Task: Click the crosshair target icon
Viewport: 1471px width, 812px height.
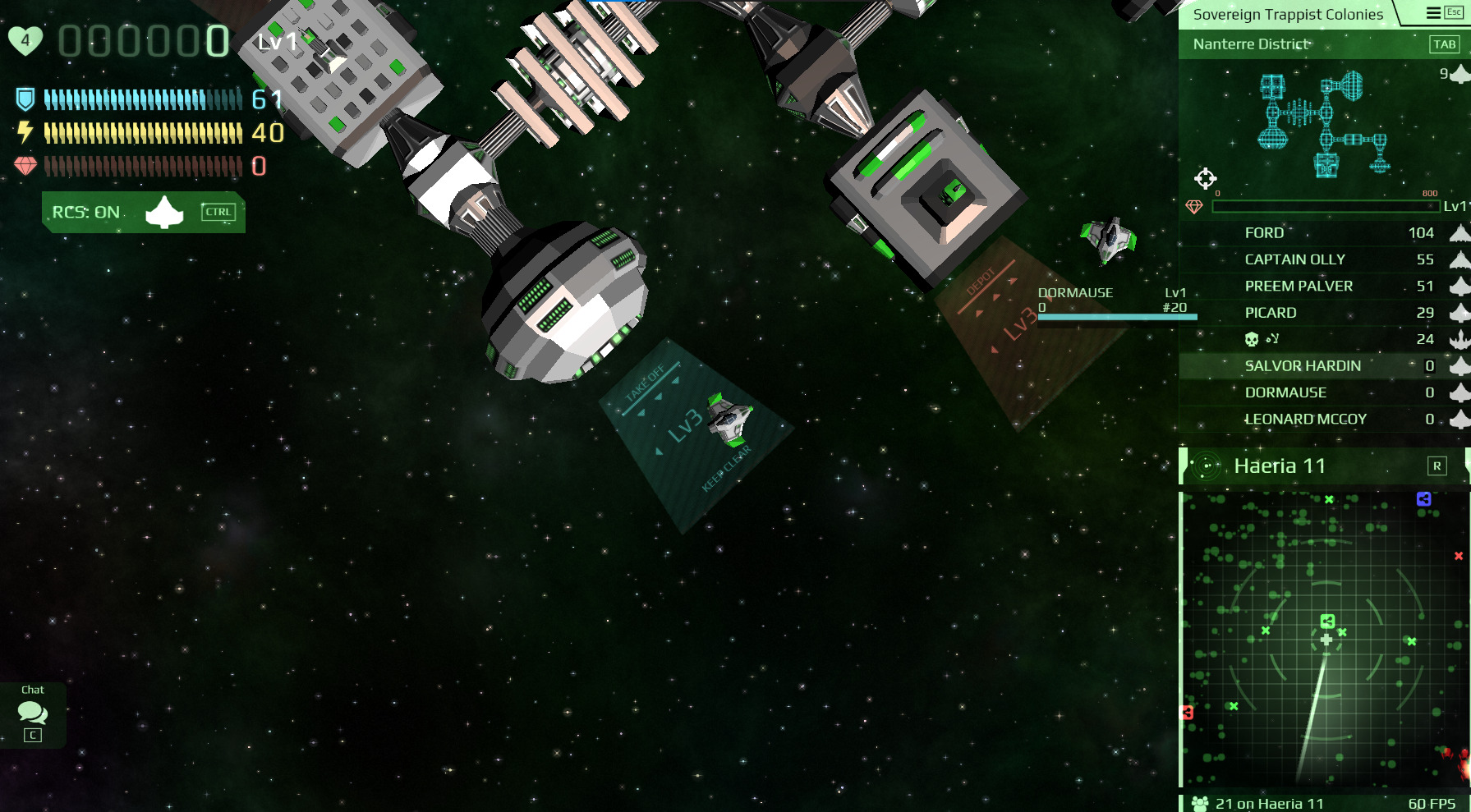Action: point(1205,178)
